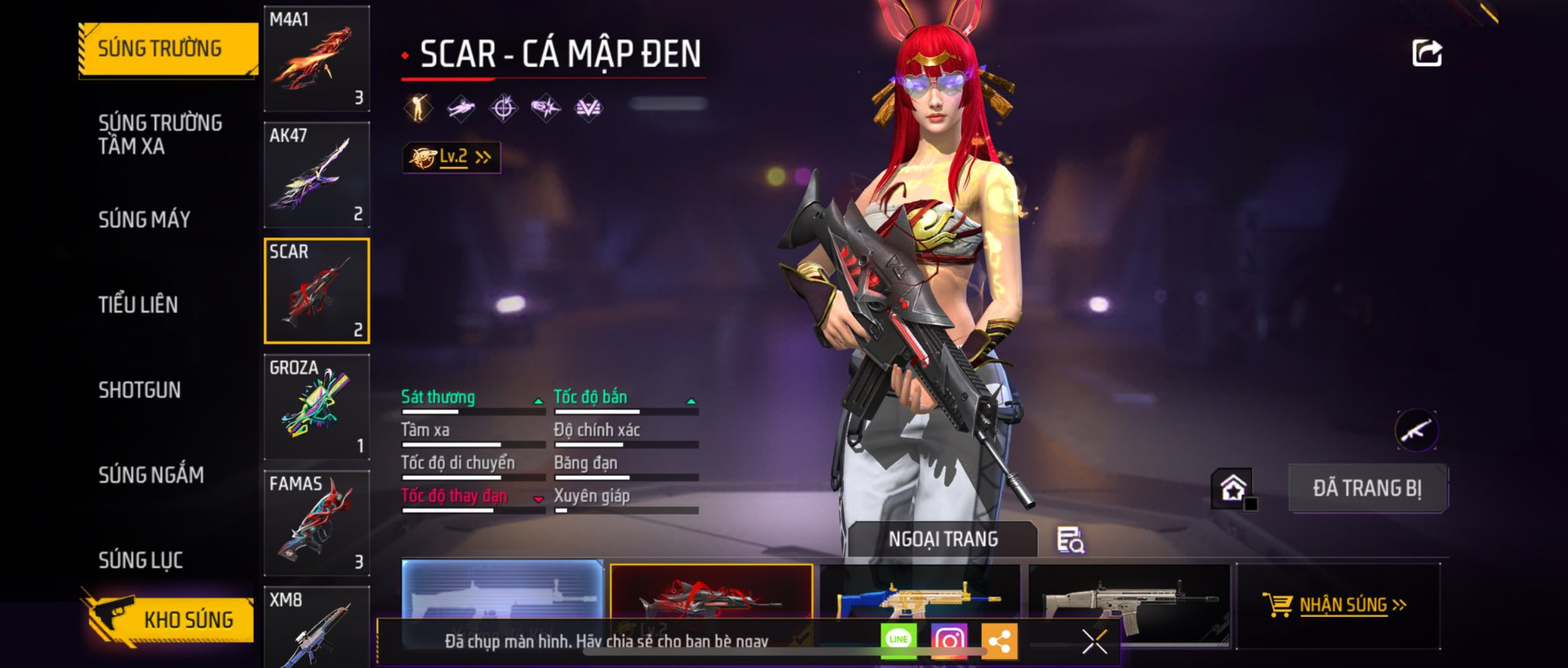The image size is (1568, 668).
Task: Close the screenshot share notification
Action: 1094,642
